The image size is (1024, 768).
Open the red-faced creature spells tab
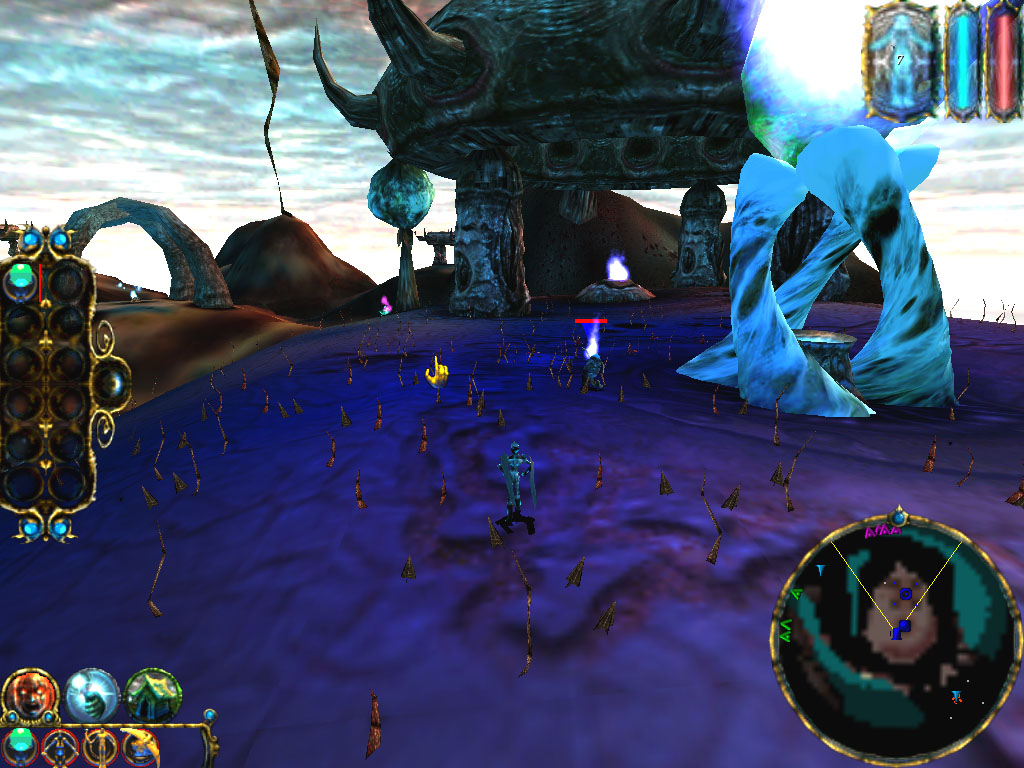[x=30, y=695]
